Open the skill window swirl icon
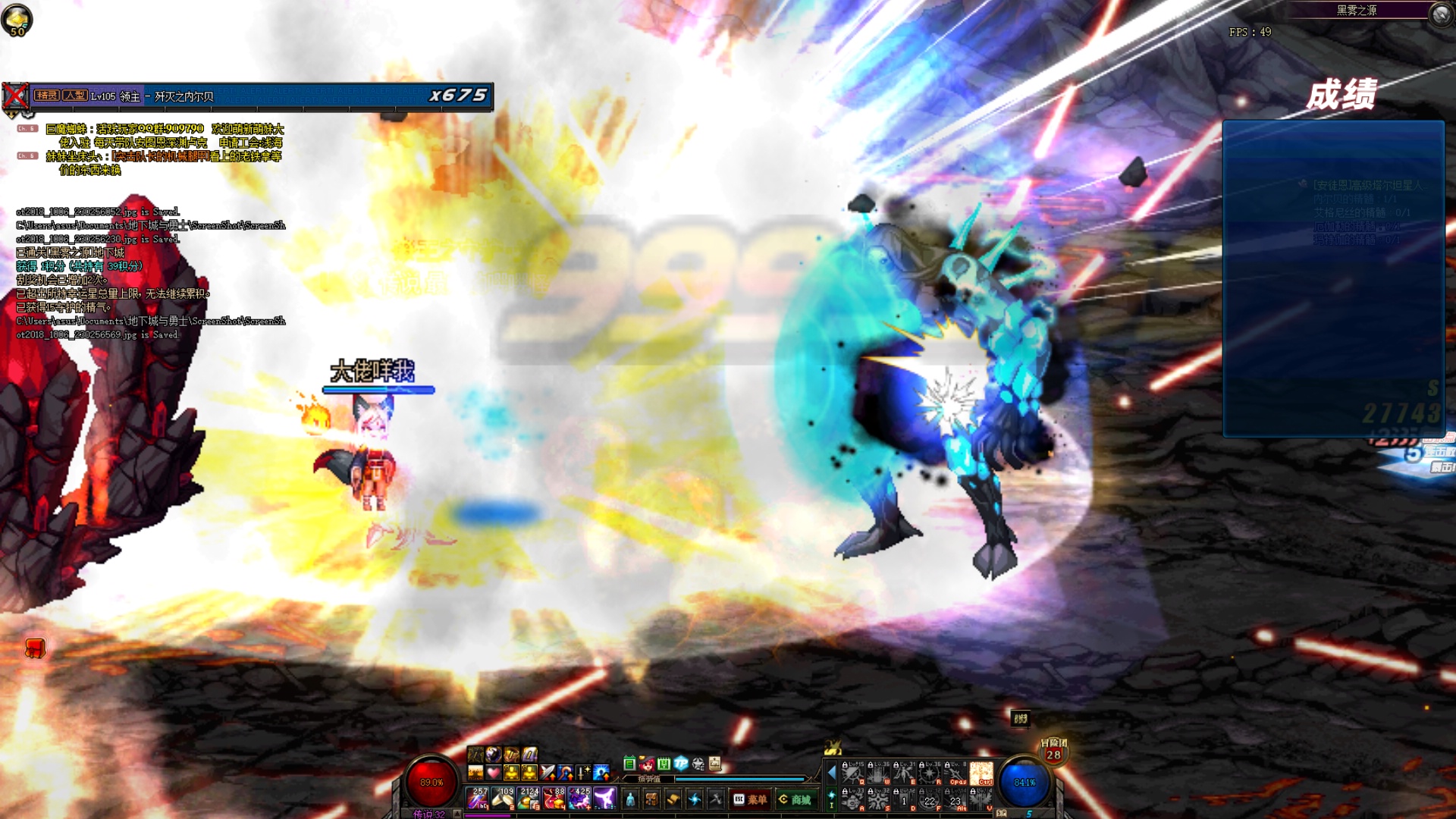The width and height of the screenshot is (1456, 819). point(694,799)
